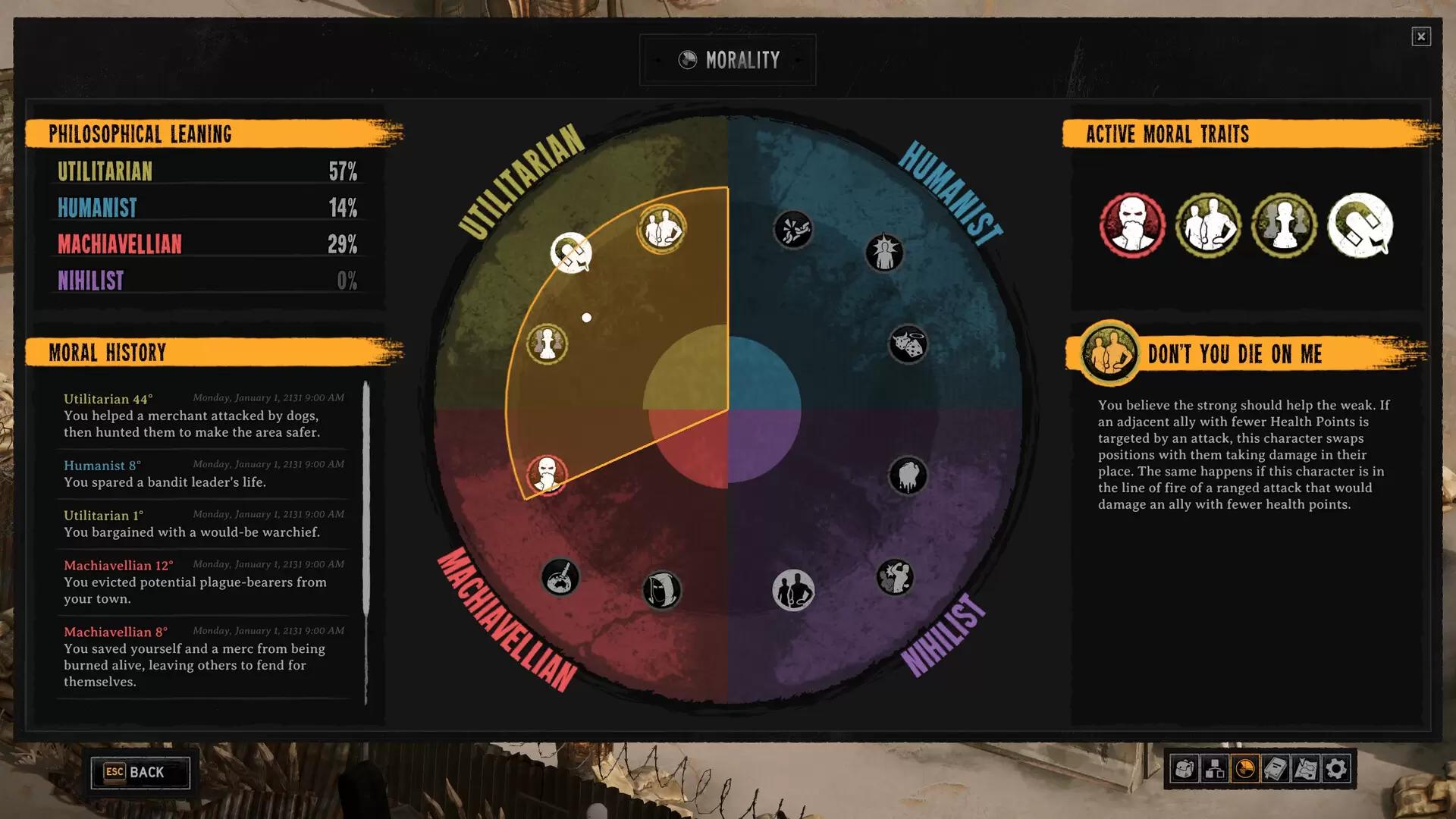Select the "You evicted potential plague-bearers" history entry

click(203, 582)
